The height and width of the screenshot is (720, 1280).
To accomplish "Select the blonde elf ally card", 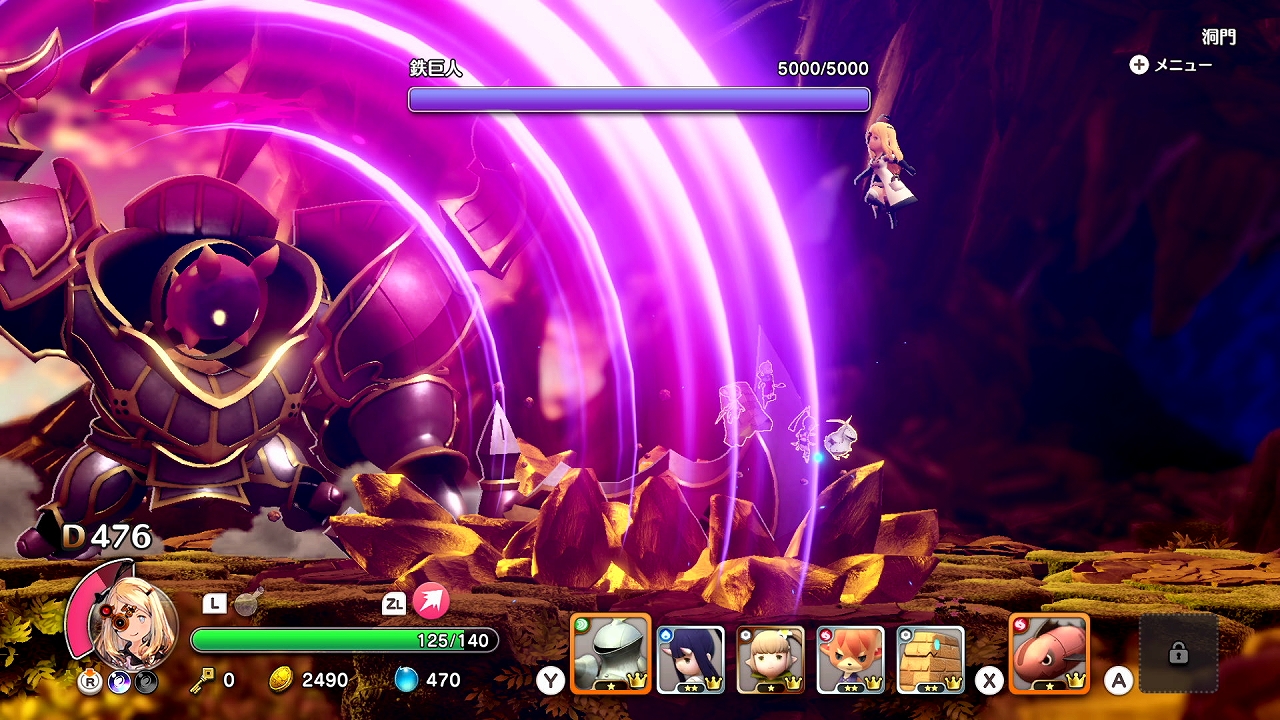I will (771, 659).
